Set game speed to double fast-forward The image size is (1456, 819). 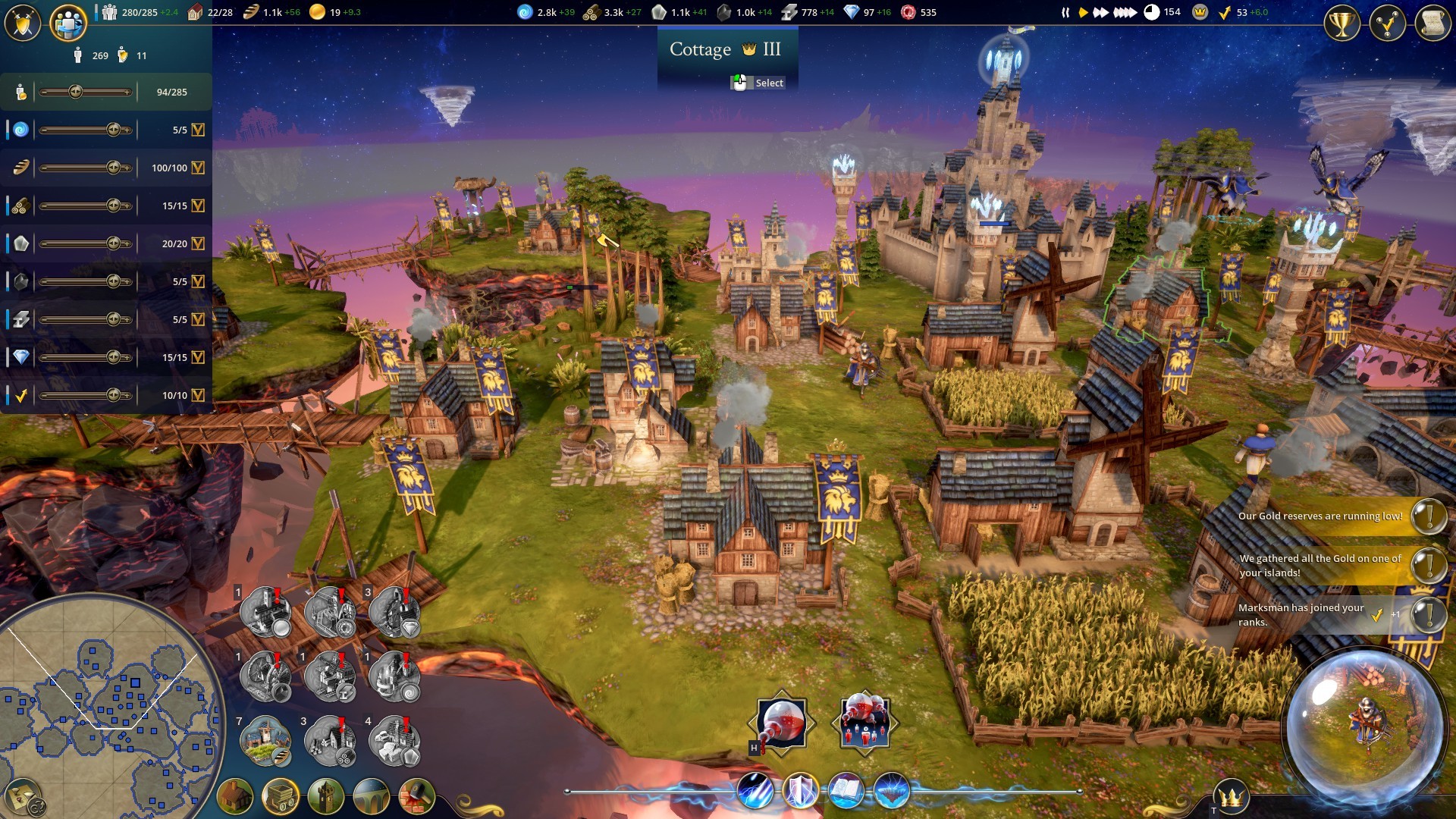(x=1100, y=12)
